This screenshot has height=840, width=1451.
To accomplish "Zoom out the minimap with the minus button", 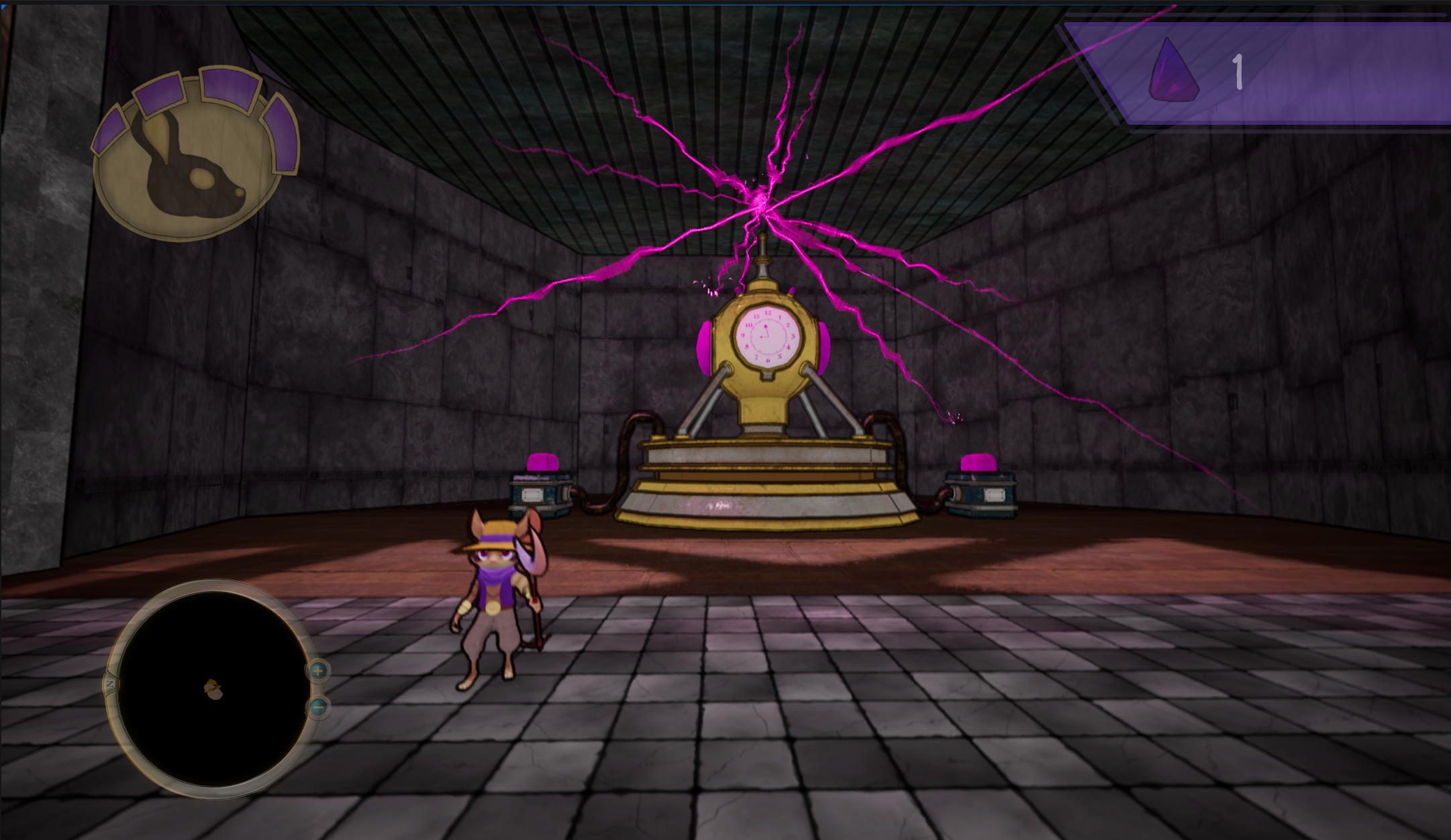I will point(318,706).
